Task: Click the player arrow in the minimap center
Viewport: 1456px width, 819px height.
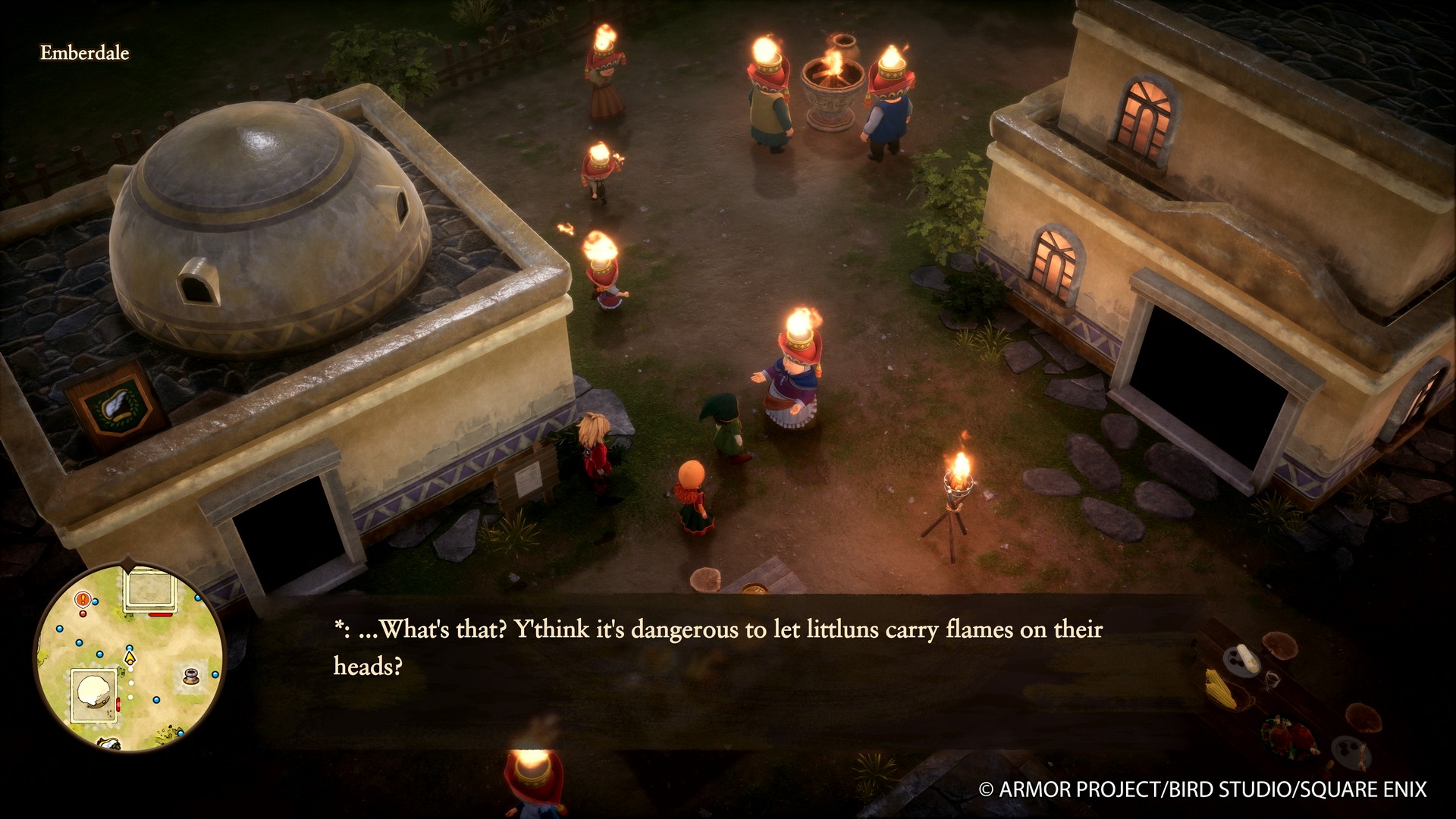Action: click(x=130, y=658)
